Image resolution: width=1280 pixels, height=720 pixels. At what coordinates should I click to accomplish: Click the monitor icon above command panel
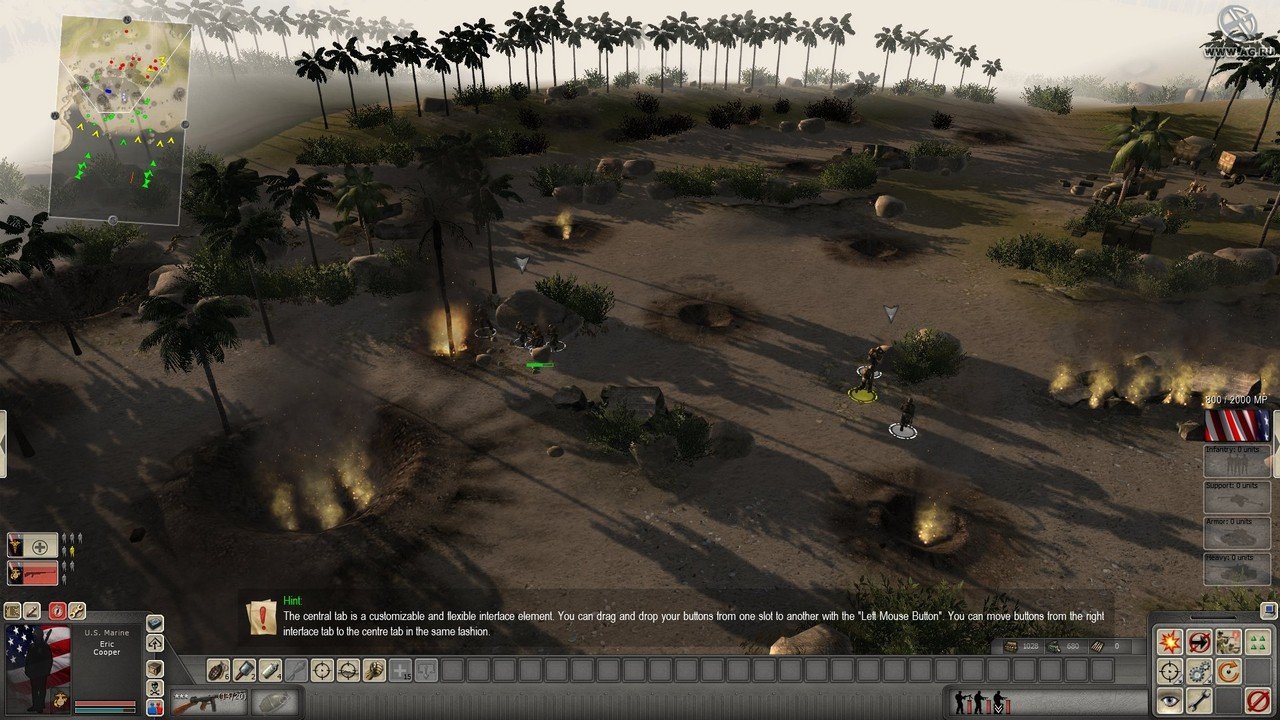1267,608
